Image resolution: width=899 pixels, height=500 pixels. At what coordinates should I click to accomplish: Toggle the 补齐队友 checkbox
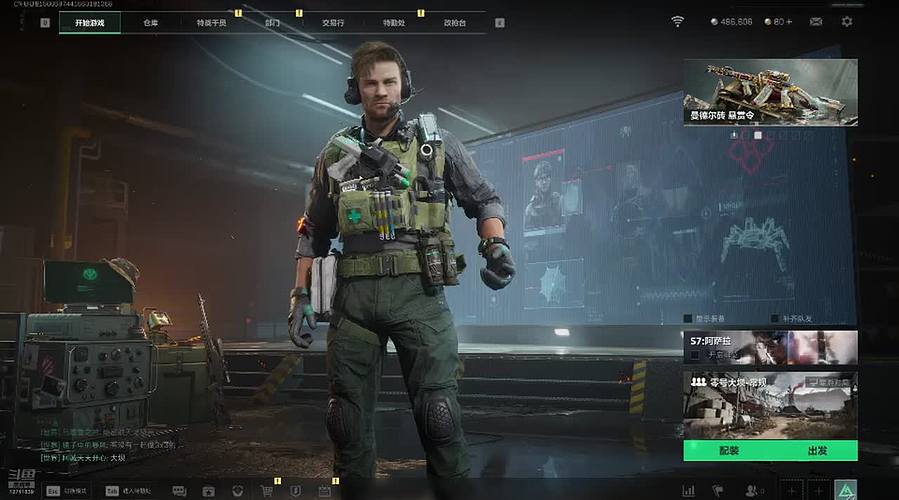(774, 319)
